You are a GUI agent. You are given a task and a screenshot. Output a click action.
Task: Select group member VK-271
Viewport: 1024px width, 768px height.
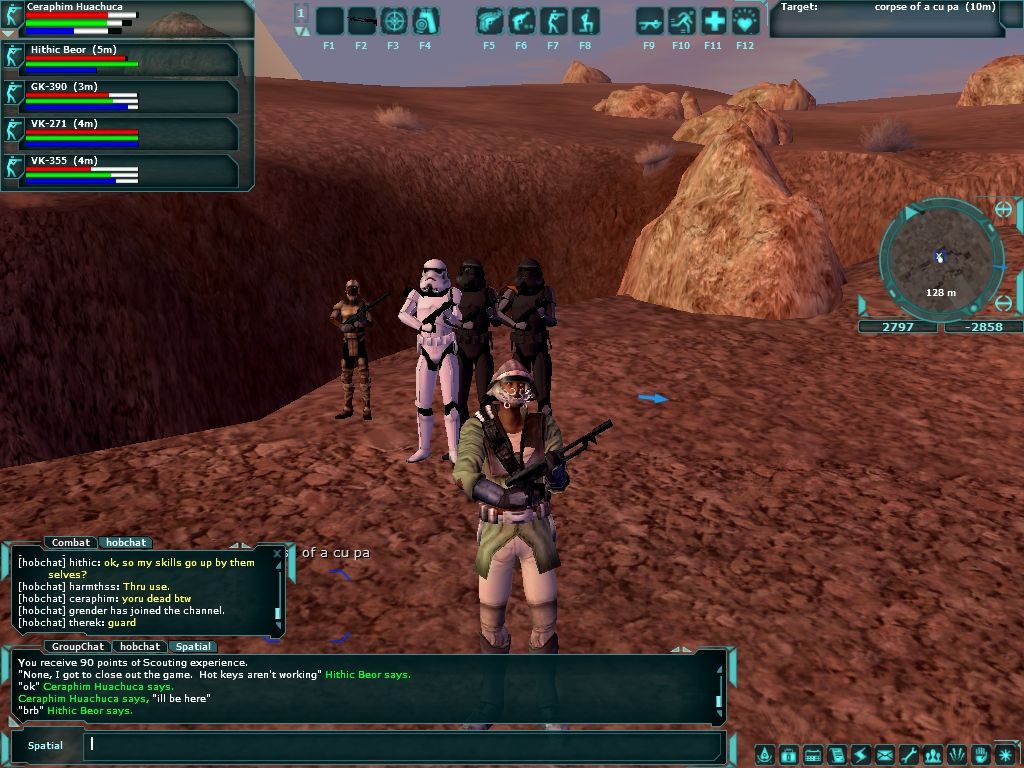120,133
